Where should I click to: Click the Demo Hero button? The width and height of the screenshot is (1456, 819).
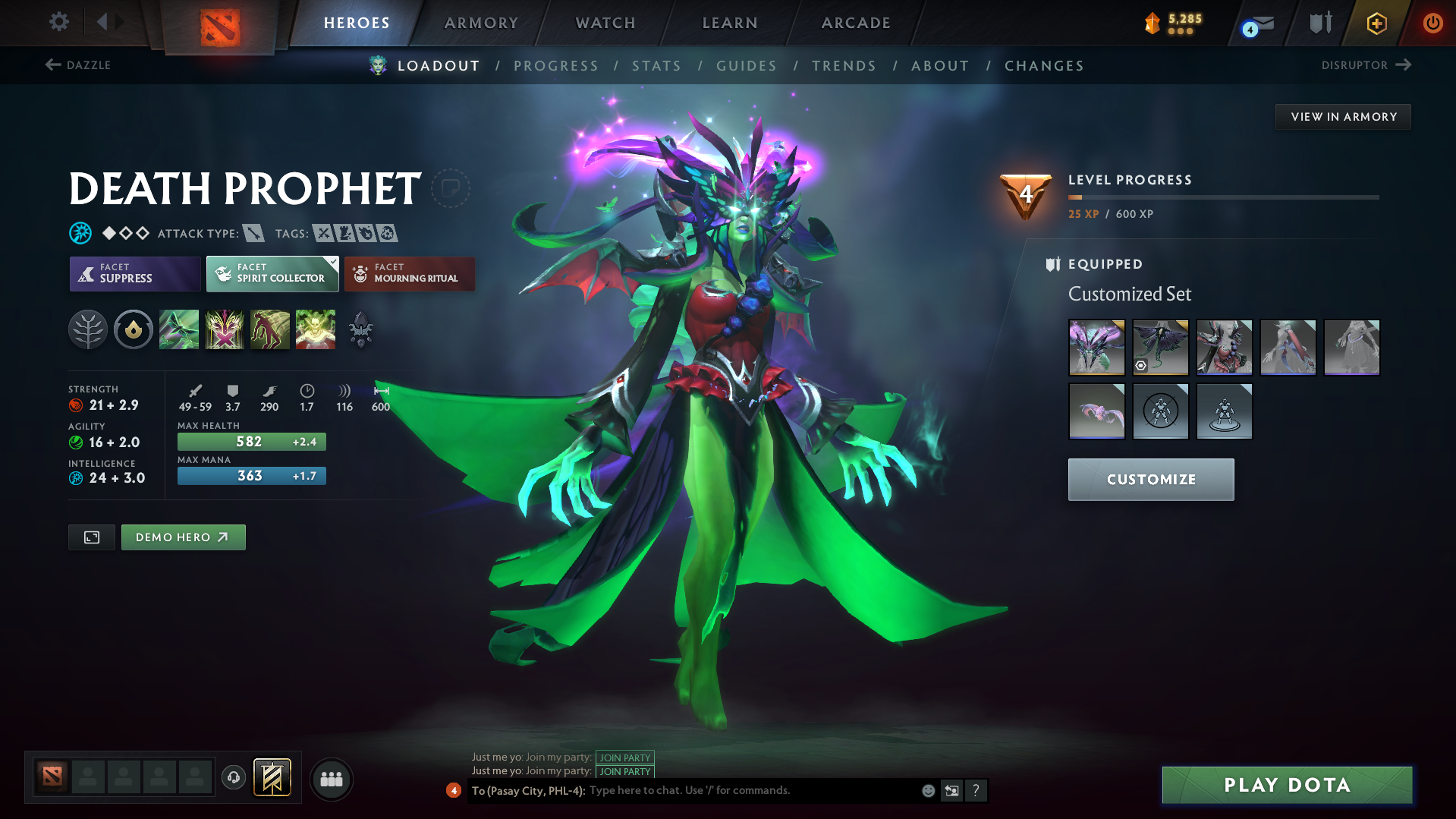(x=183, y=537)
